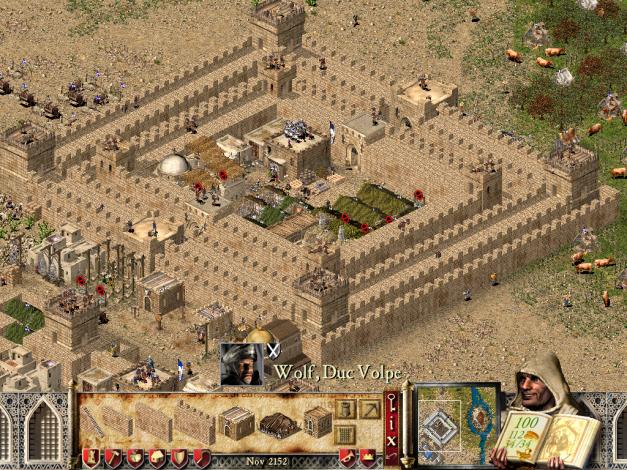Viewport: 627px width, 470px height.
Task: Select the crenellated wall building option
Action: tap(196, 422)
